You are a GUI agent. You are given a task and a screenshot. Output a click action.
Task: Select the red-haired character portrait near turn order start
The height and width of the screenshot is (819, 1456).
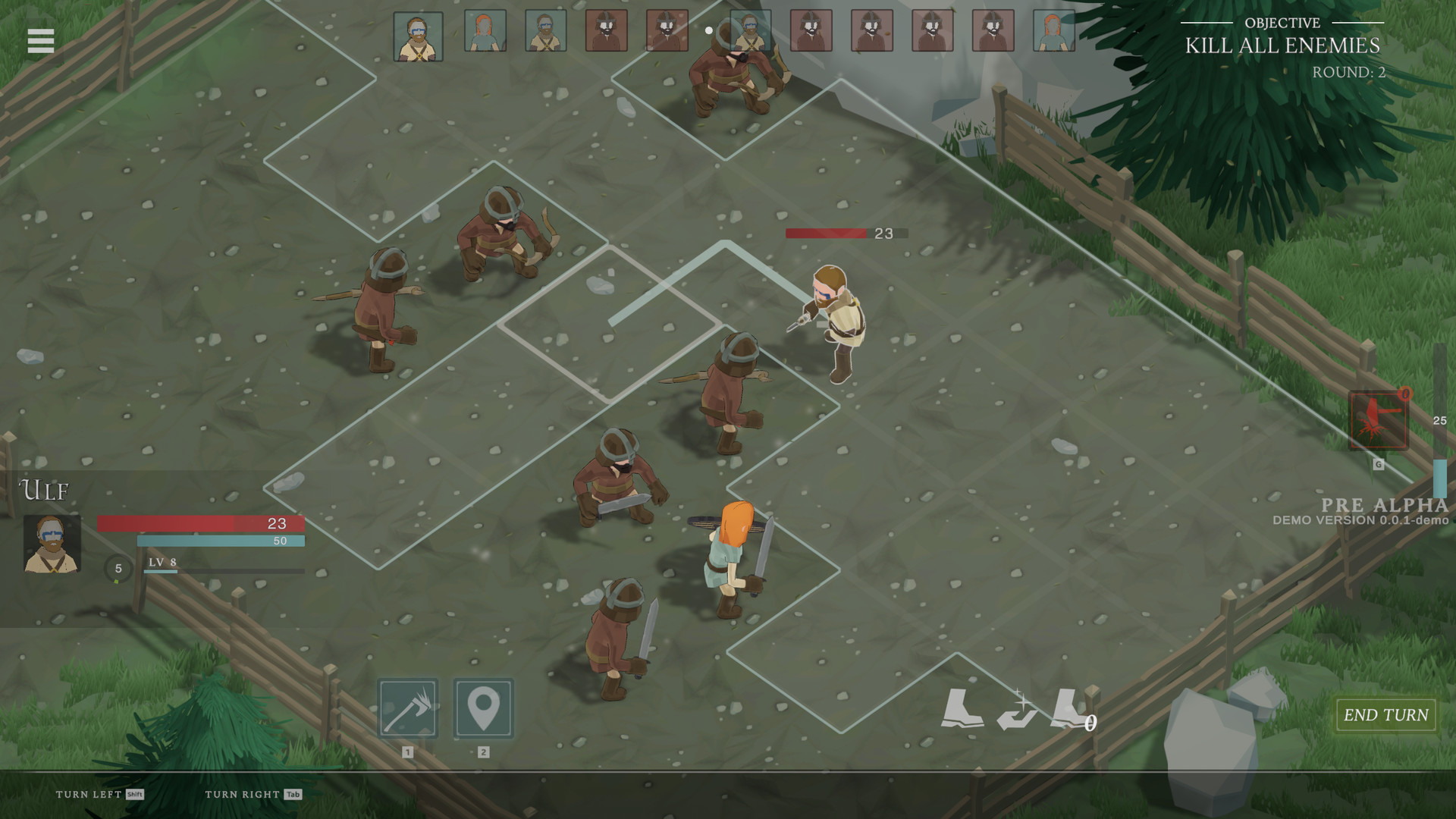(x=484, y=32)
